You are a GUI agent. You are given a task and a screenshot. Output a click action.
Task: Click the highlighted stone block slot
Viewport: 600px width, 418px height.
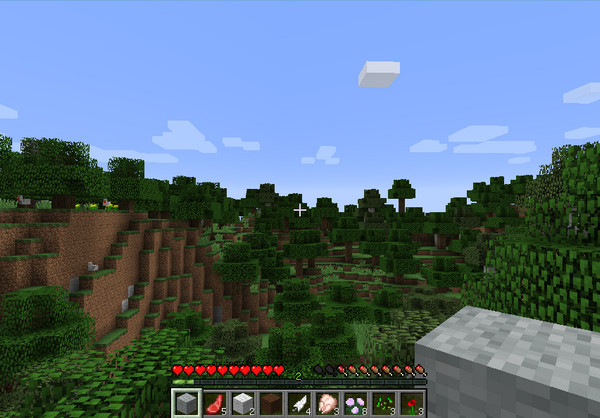pyautogui.click(x=184, y=404)
